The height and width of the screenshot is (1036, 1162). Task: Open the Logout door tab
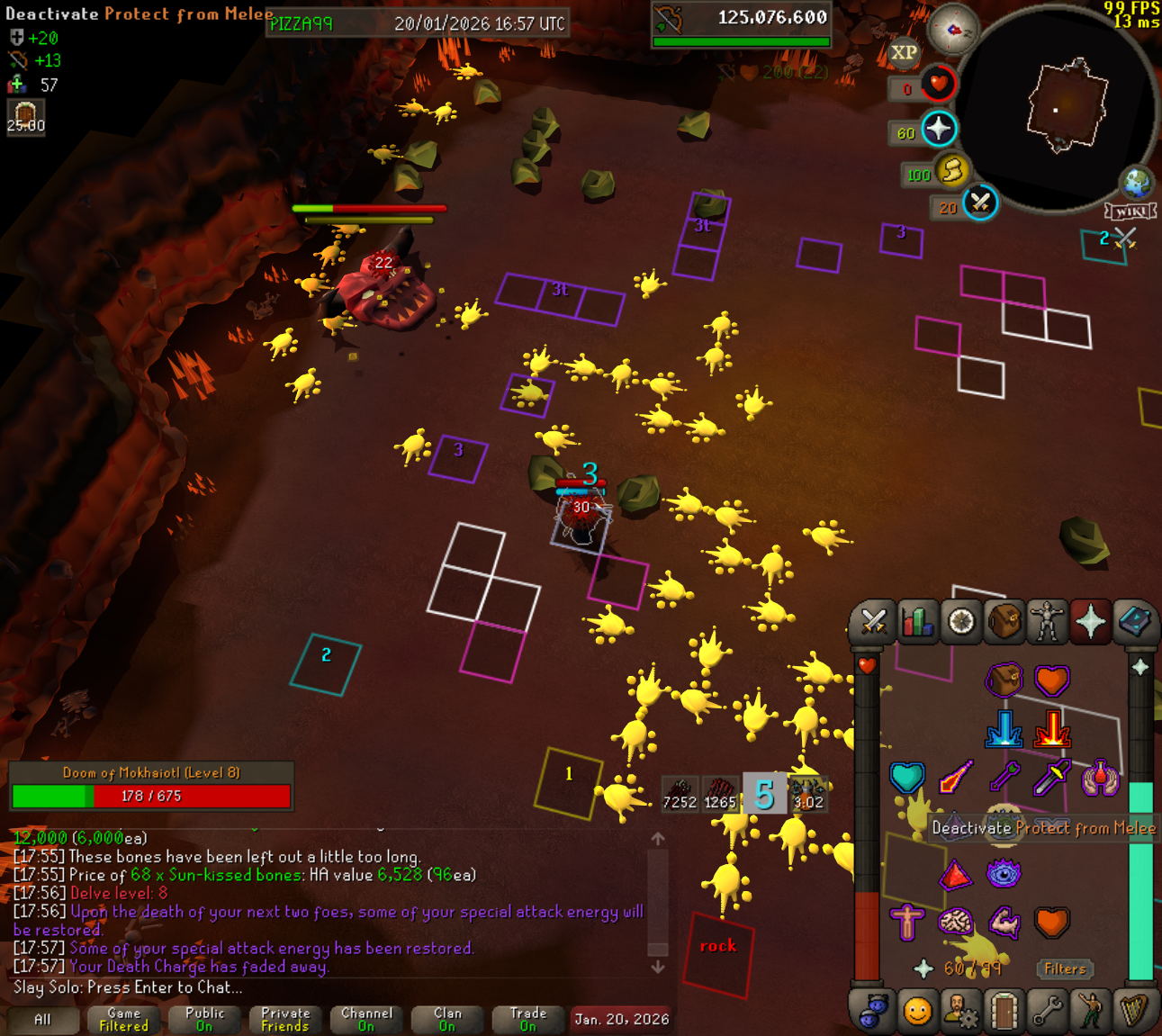[1004, 1011]
